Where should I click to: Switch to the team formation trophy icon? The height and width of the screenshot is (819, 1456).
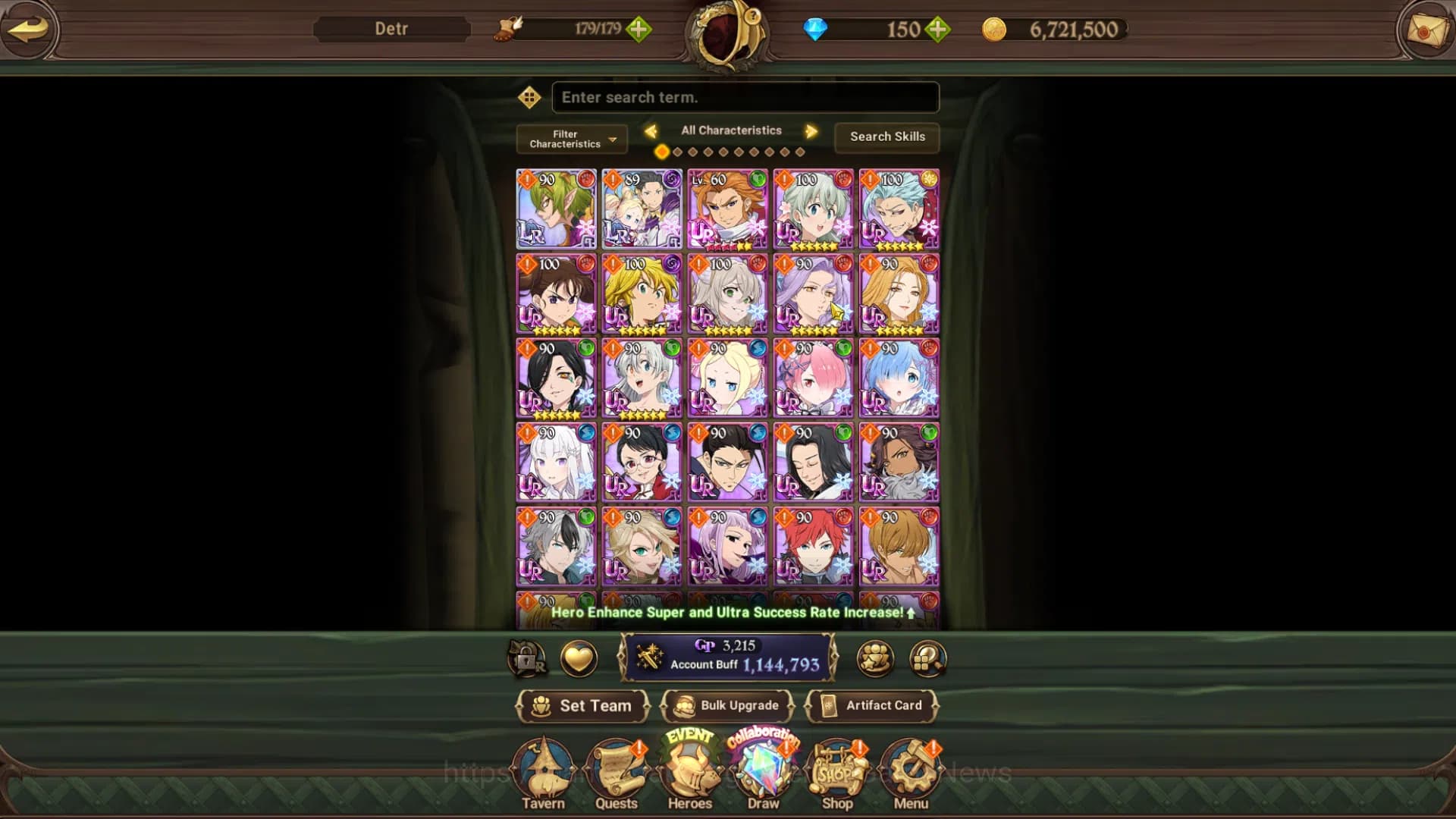pyautogui.click(x=876, y=658)
